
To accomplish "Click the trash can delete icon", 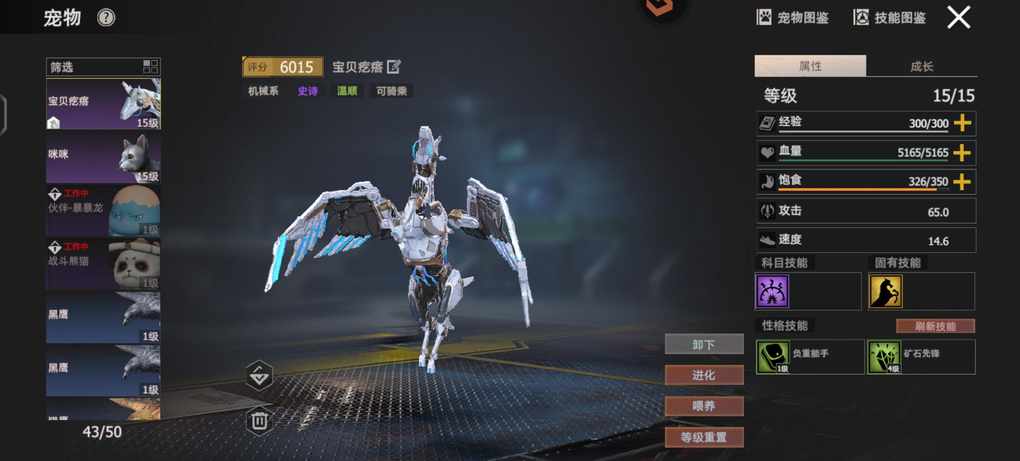I will (x=259, y=420).
